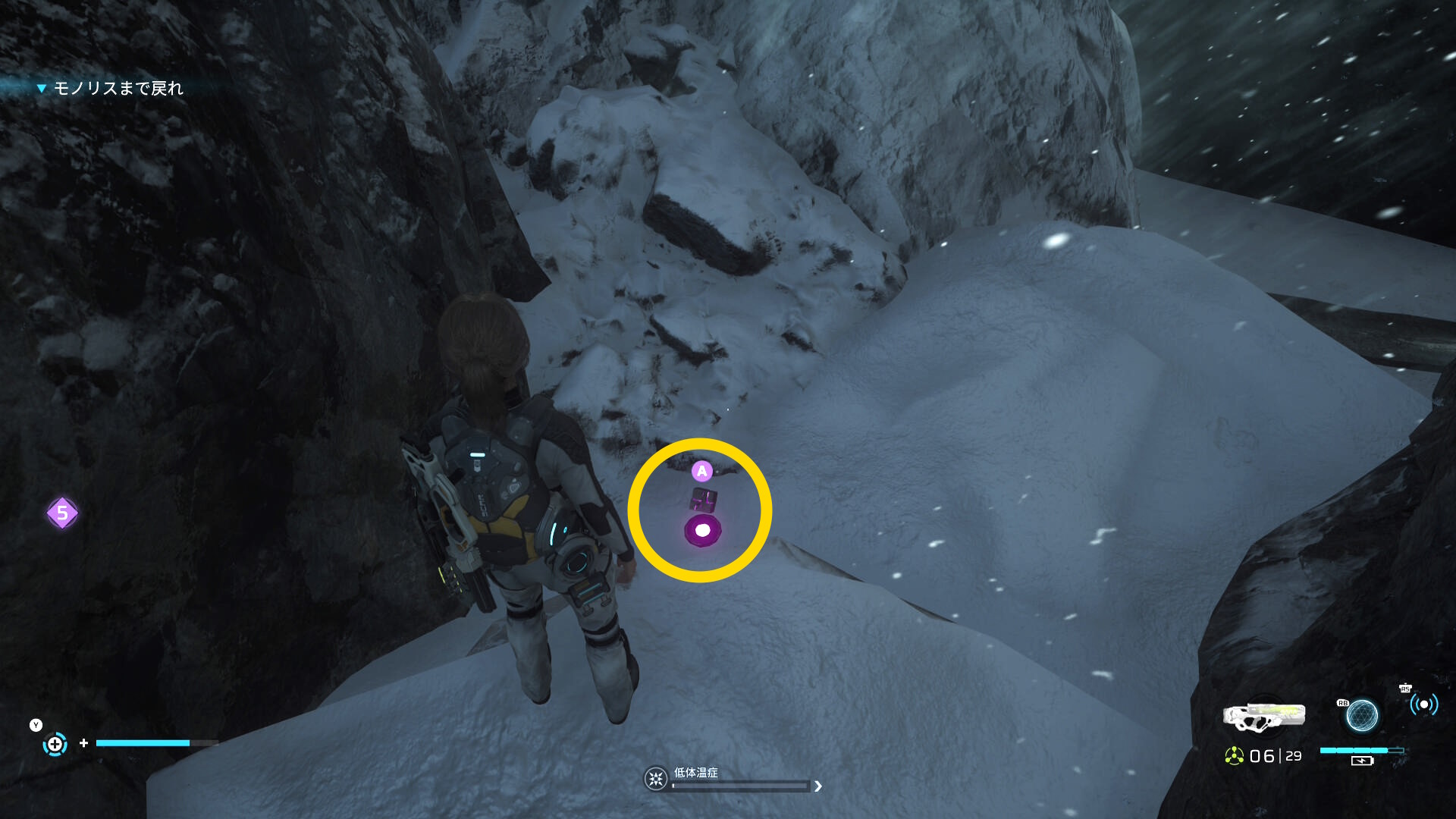Click the battery charge icon
This screenshot has height=819, width=1456.
pyautogui.click(x=1362, y=761)
